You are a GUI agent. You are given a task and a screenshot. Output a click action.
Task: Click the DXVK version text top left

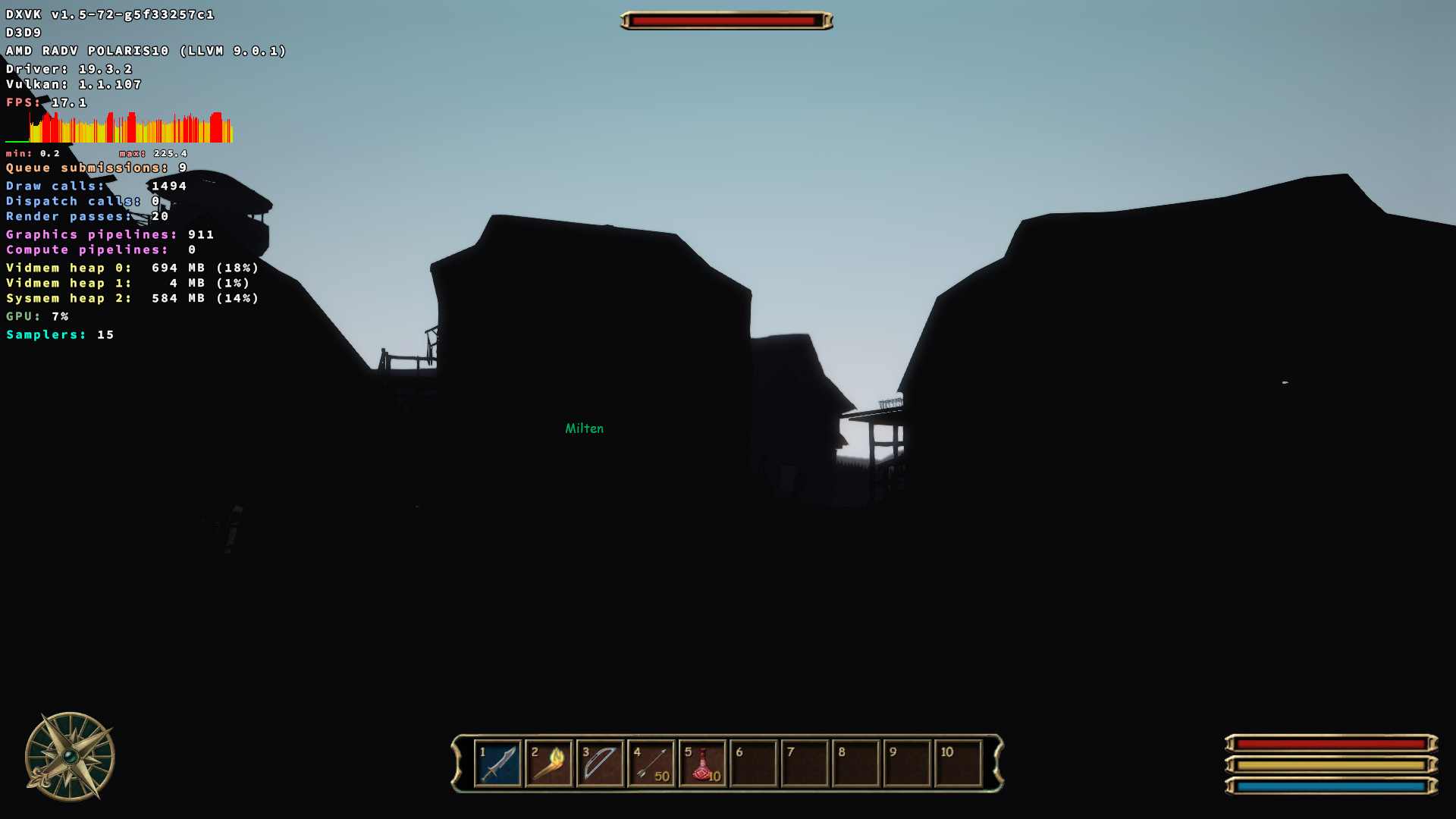click(x=109, y=13)
